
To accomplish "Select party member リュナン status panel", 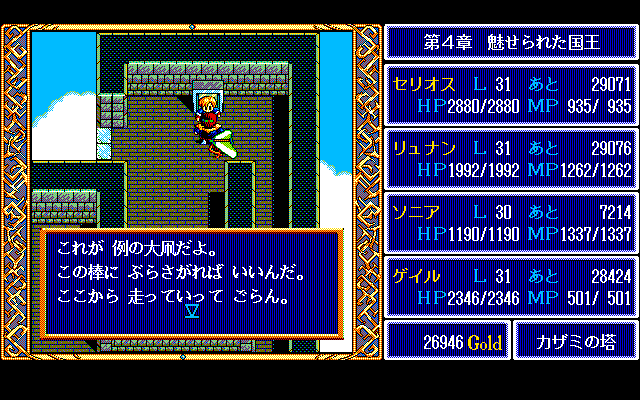I will click(x=511, y=159).
